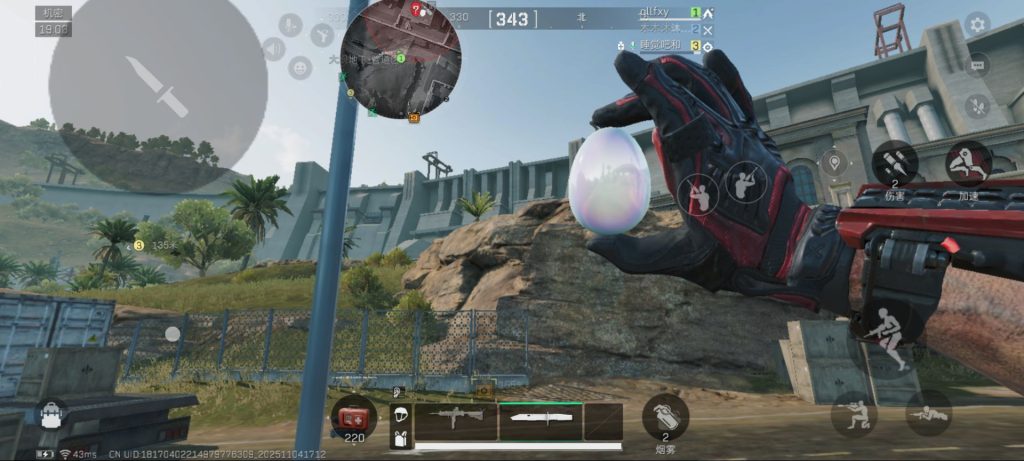Tap the knife melee attack button
This screenshot has height=461, width=1024.
(x=157, y=85)
